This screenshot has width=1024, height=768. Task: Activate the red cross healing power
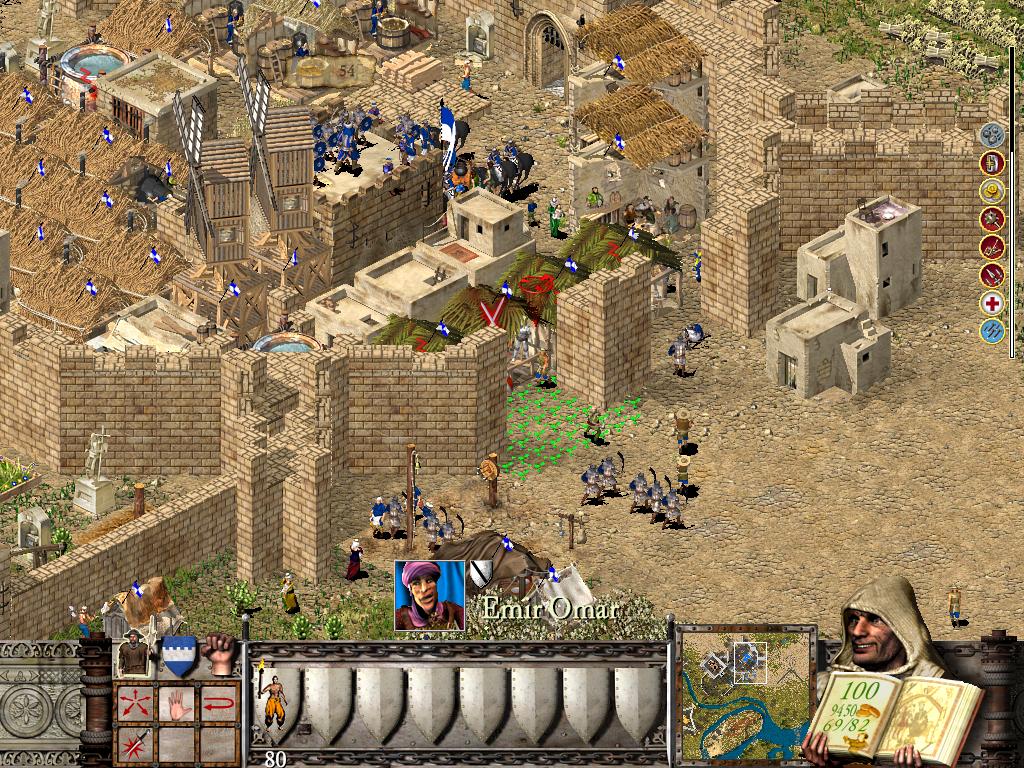pyautogui.click(x=992, y=303)
